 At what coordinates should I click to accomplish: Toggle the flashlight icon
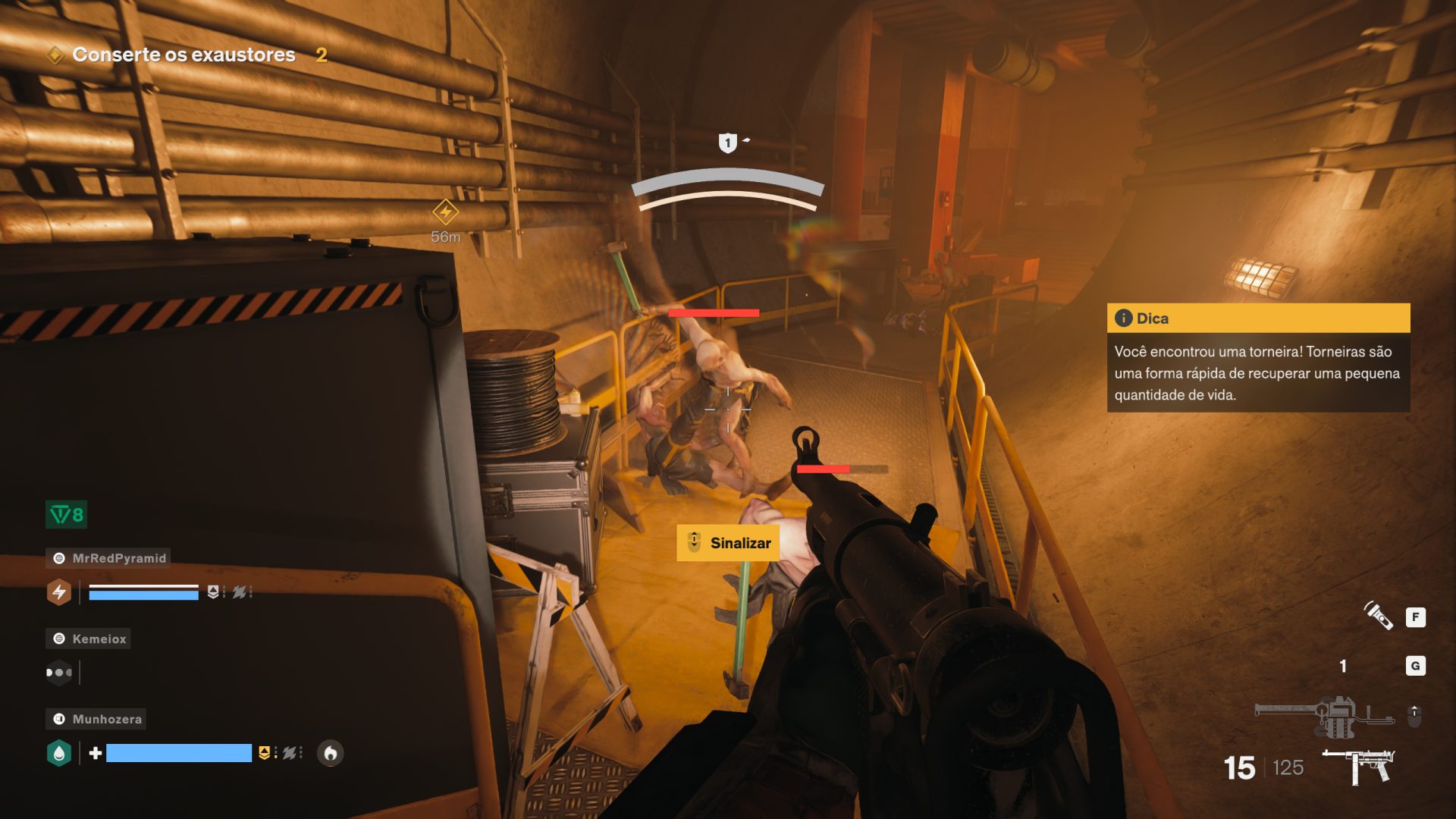(1378, 617)
